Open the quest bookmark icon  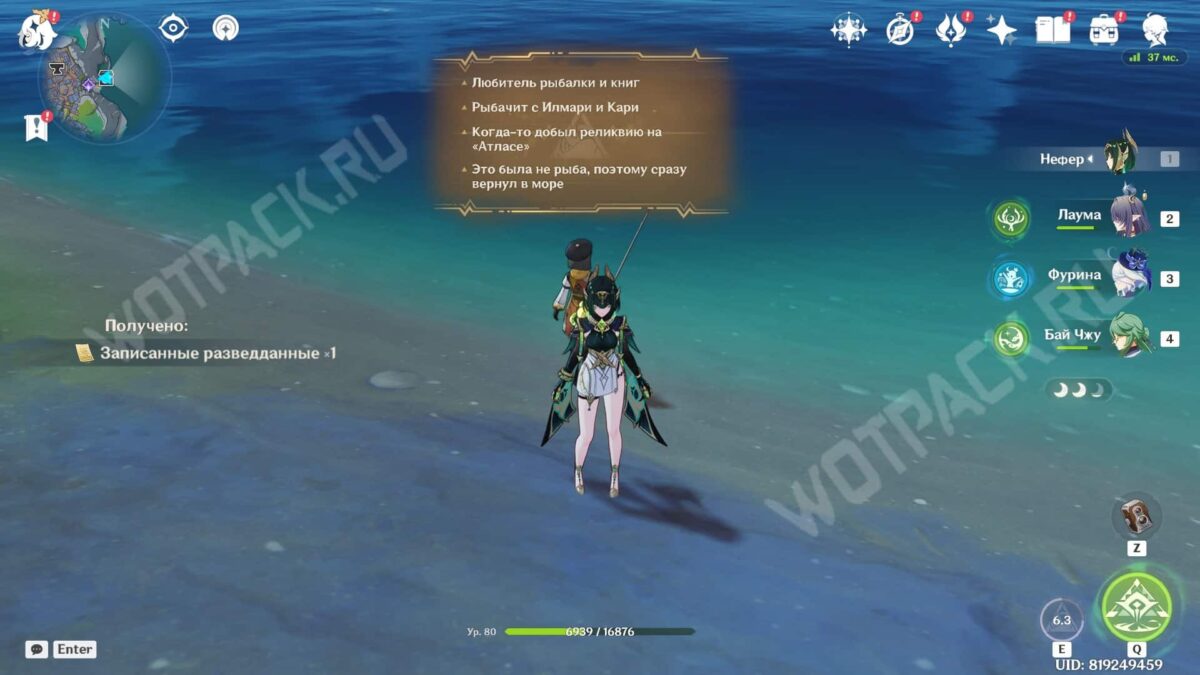(36, 127)
